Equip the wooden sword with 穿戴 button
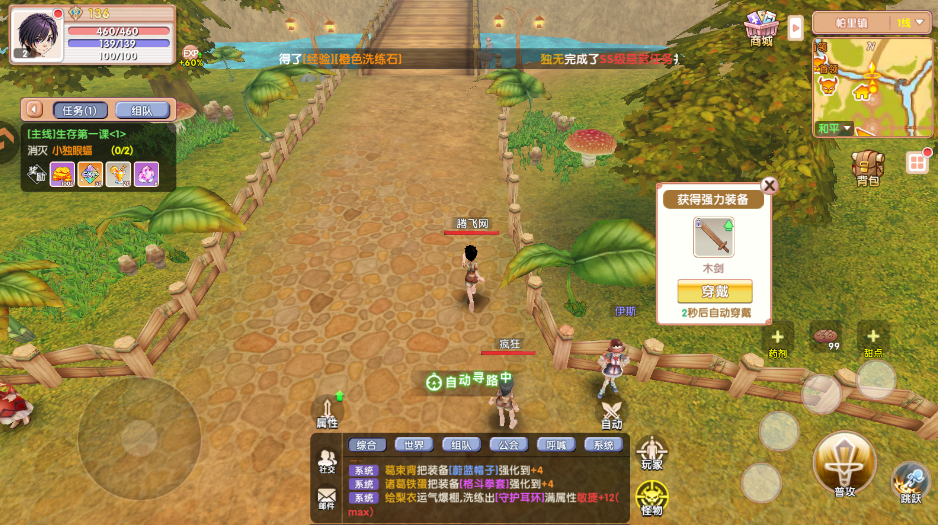 point(714,291)
